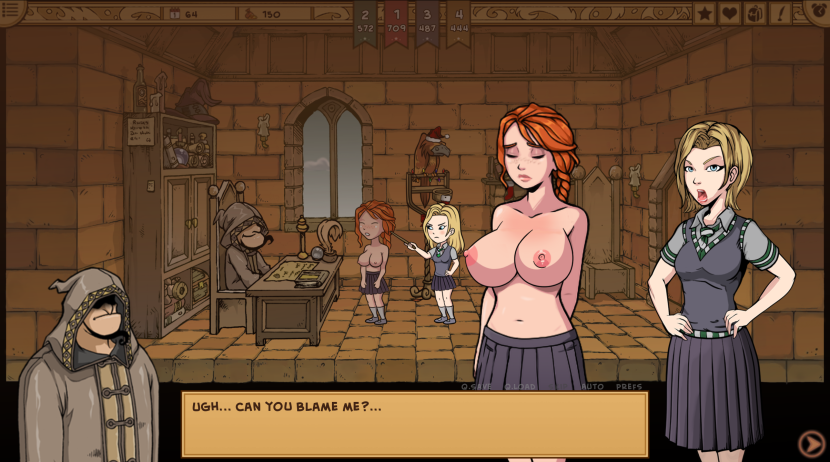This screenshot has height=462, width=830.
Task: Open the backpack inventory
Action: pos(755,13)
